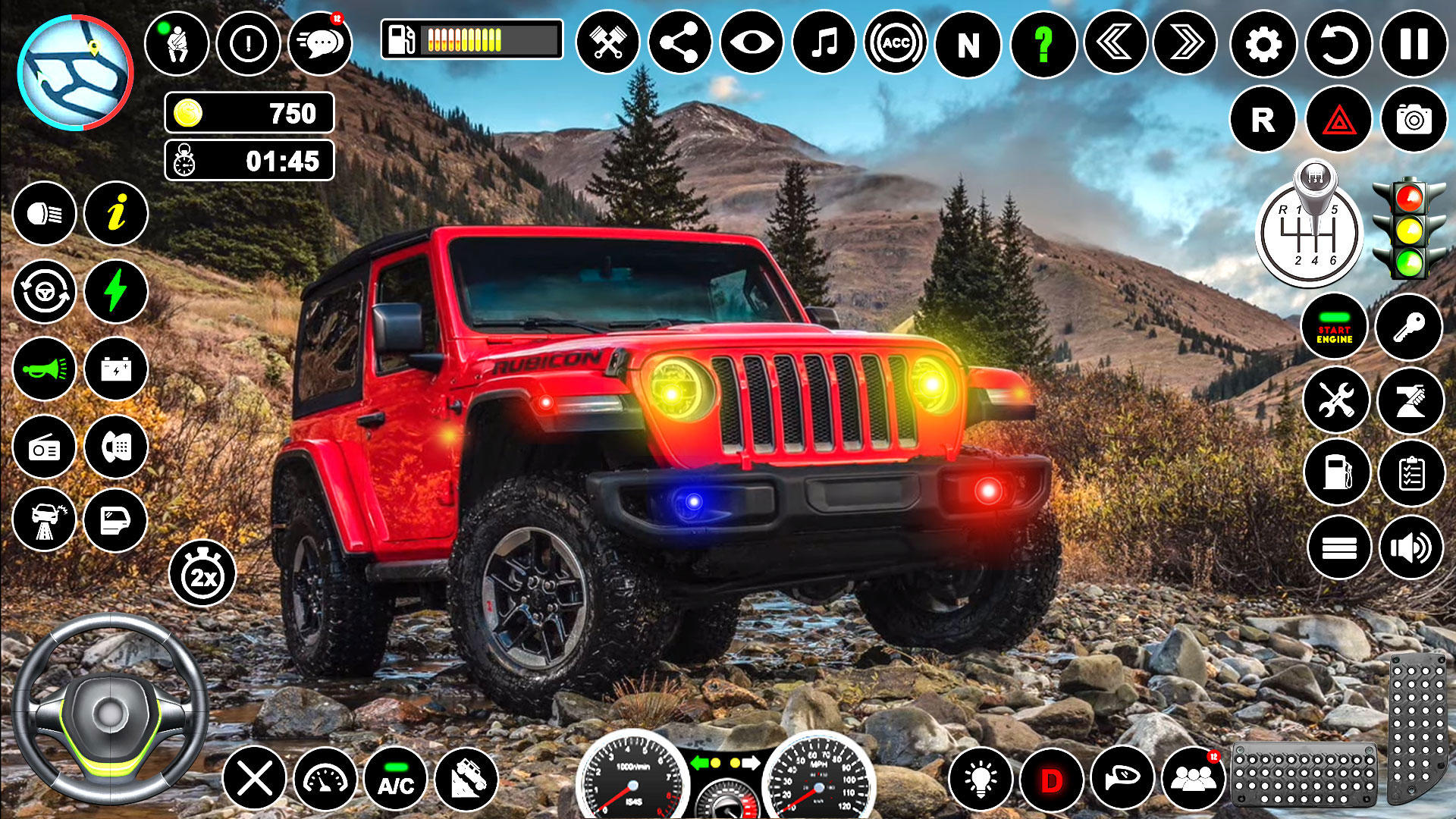Open the repair wrench tool
Viewport: 1456px width, 819px height.
tap(1336, 400)
